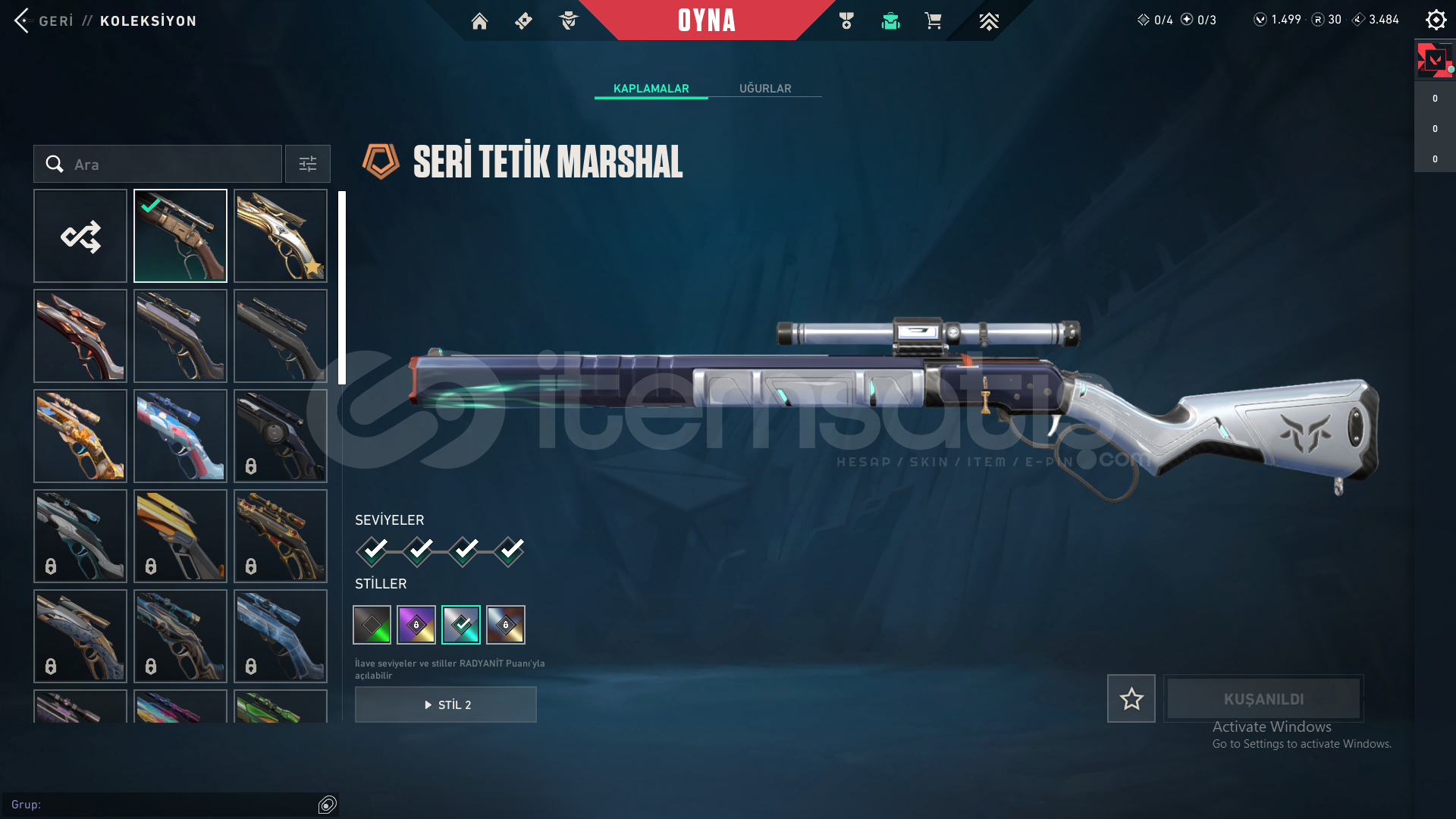
Task: Click the red OYNA play button
Action: [x=706, y=20]
